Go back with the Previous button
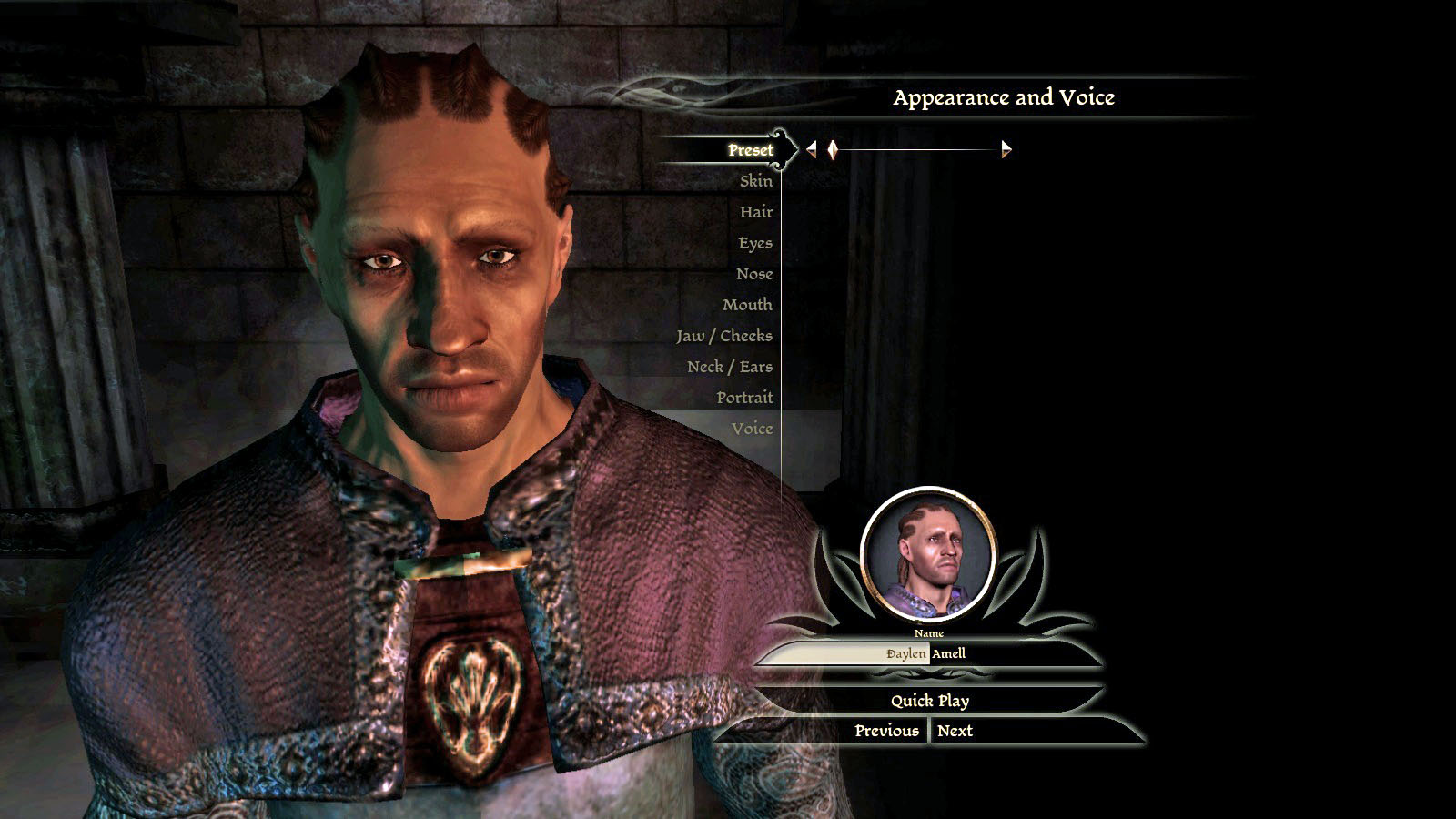This screenshot has height=819, width=1456. [x=886, y=731]
